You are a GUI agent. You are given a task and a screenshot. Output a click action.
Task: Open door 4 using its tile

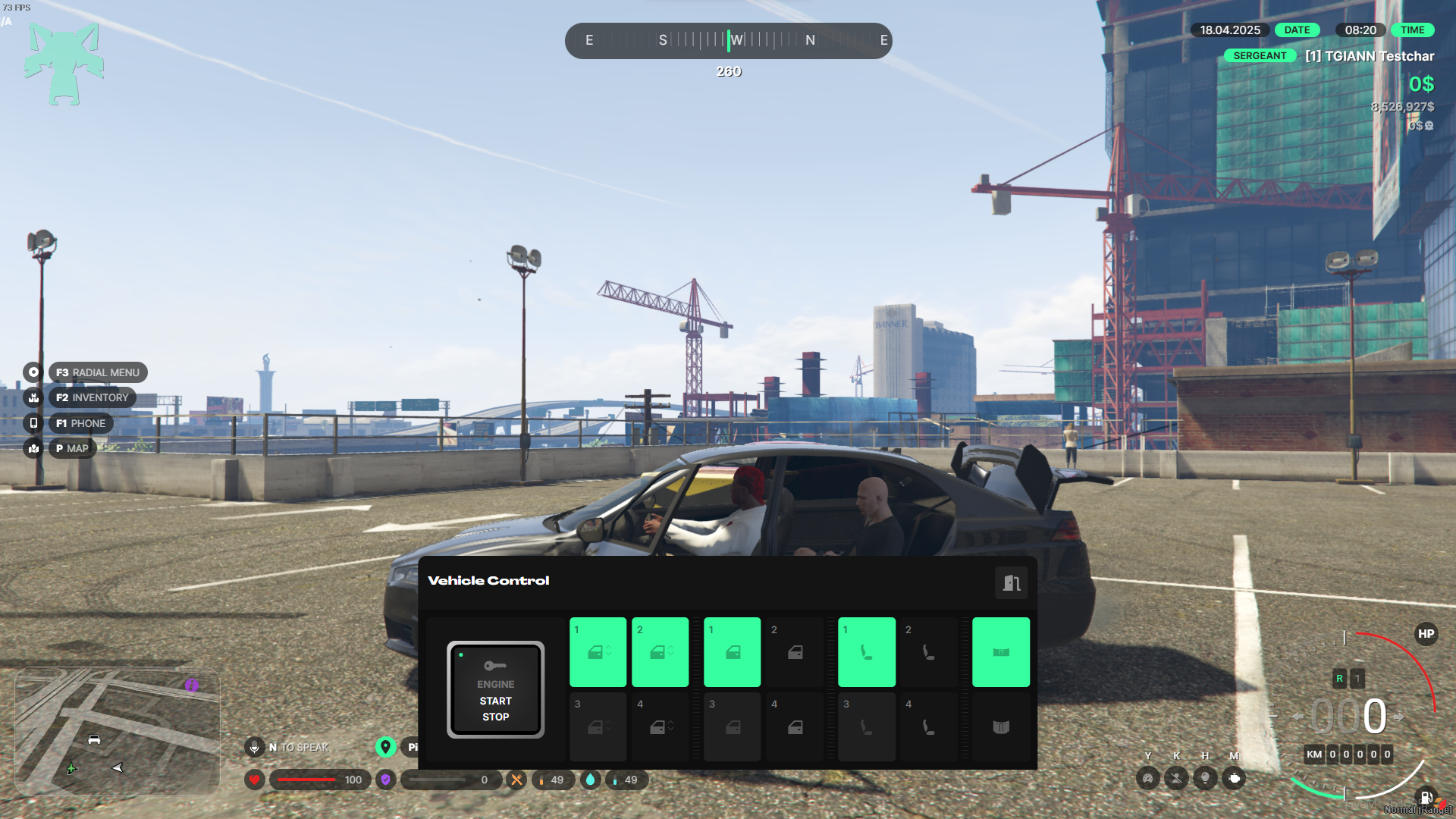click(x=794, y=726)
